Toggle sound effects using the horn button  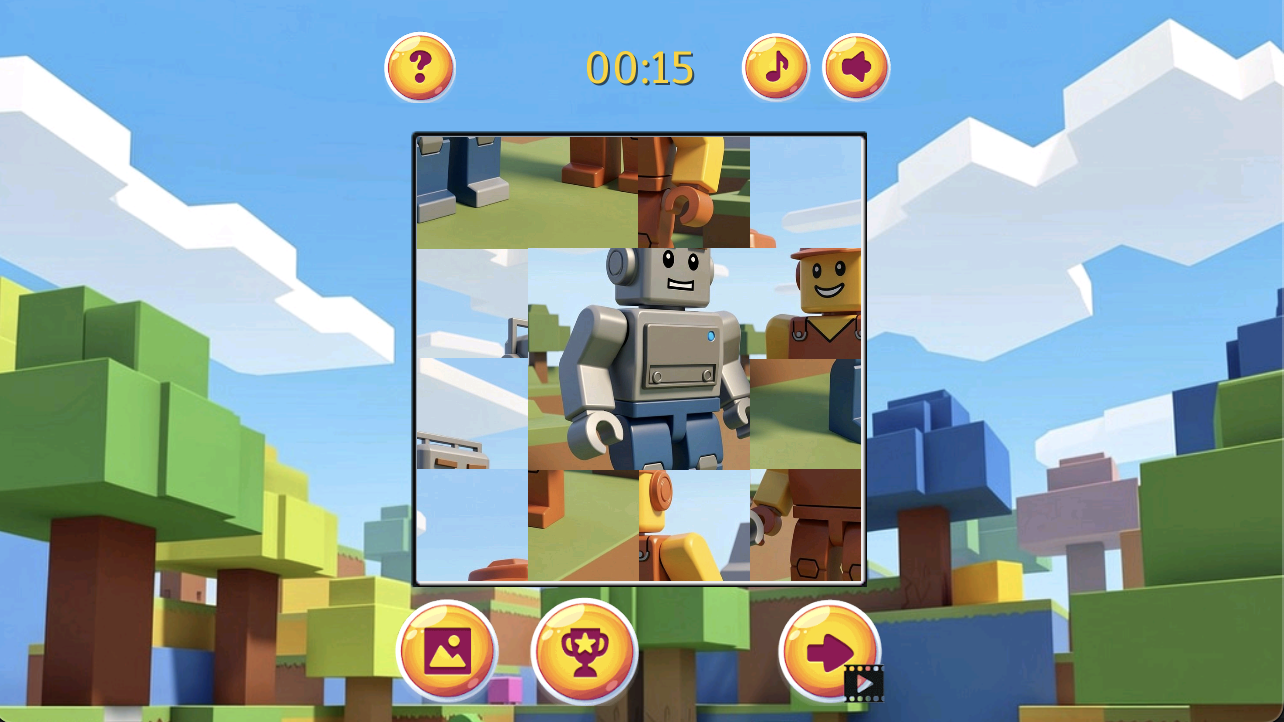(856, 66)
